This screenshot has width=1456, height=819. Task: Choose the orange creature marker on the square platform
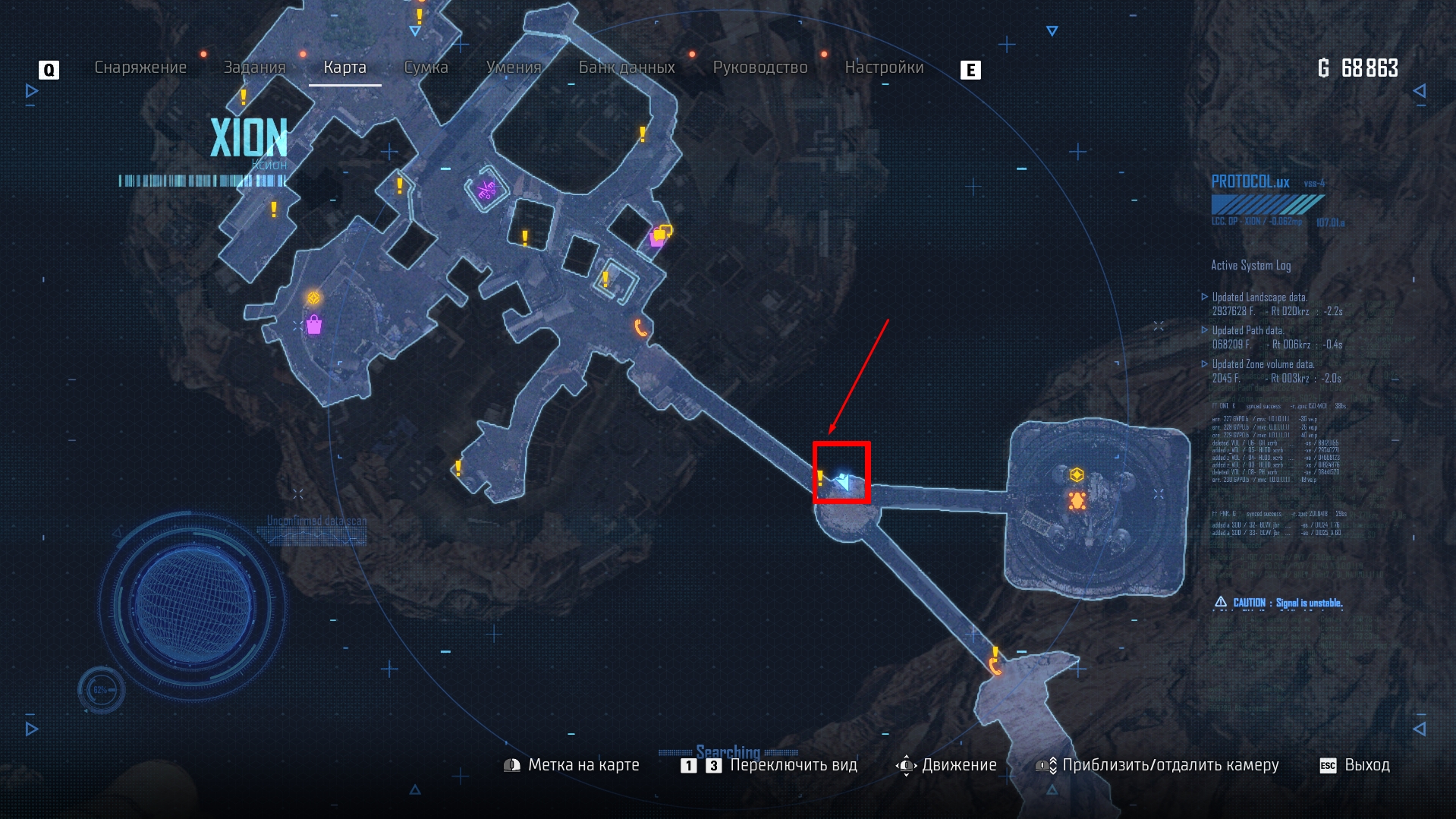(x=1077, y=500)
